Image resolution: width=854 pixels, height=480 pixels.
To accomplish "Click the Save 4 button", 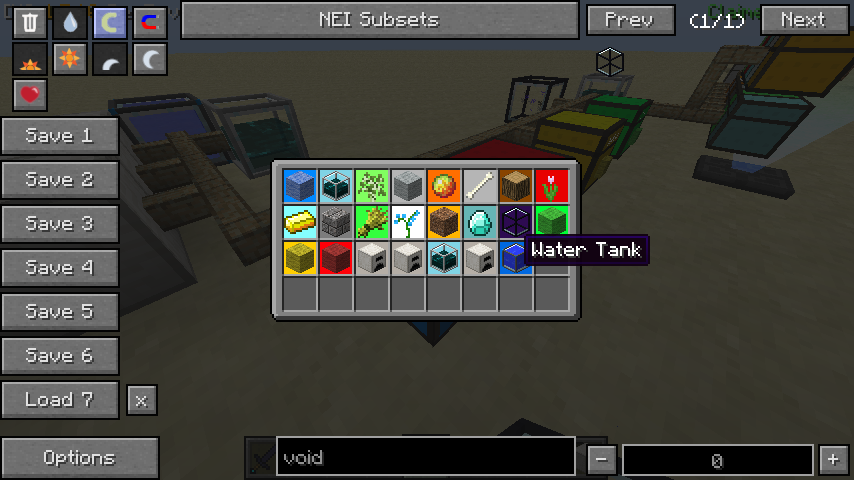I will coord(60,268).
